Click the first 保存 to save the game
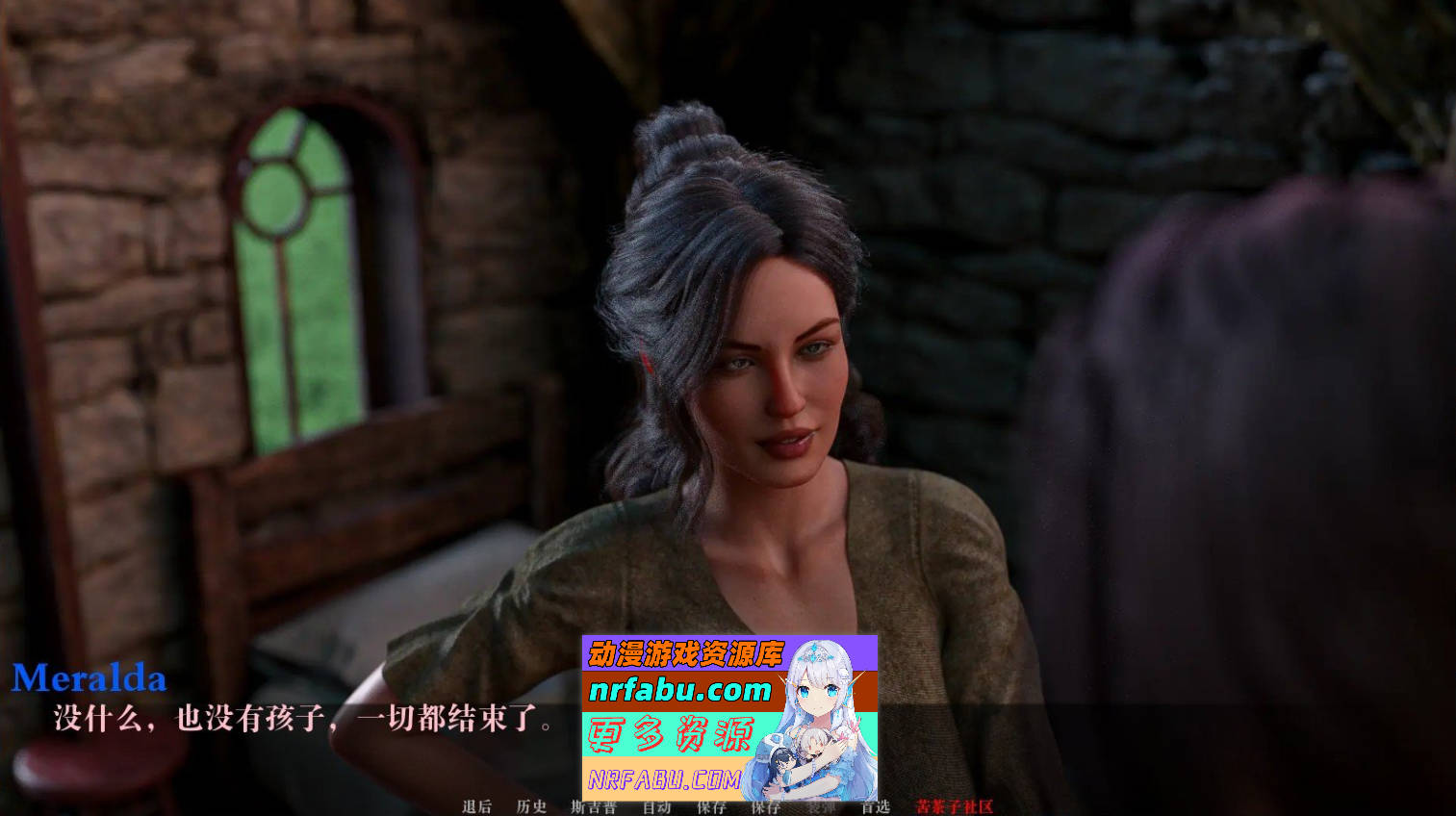Viewport: 1456px width, 816px height. click(709, 808)
